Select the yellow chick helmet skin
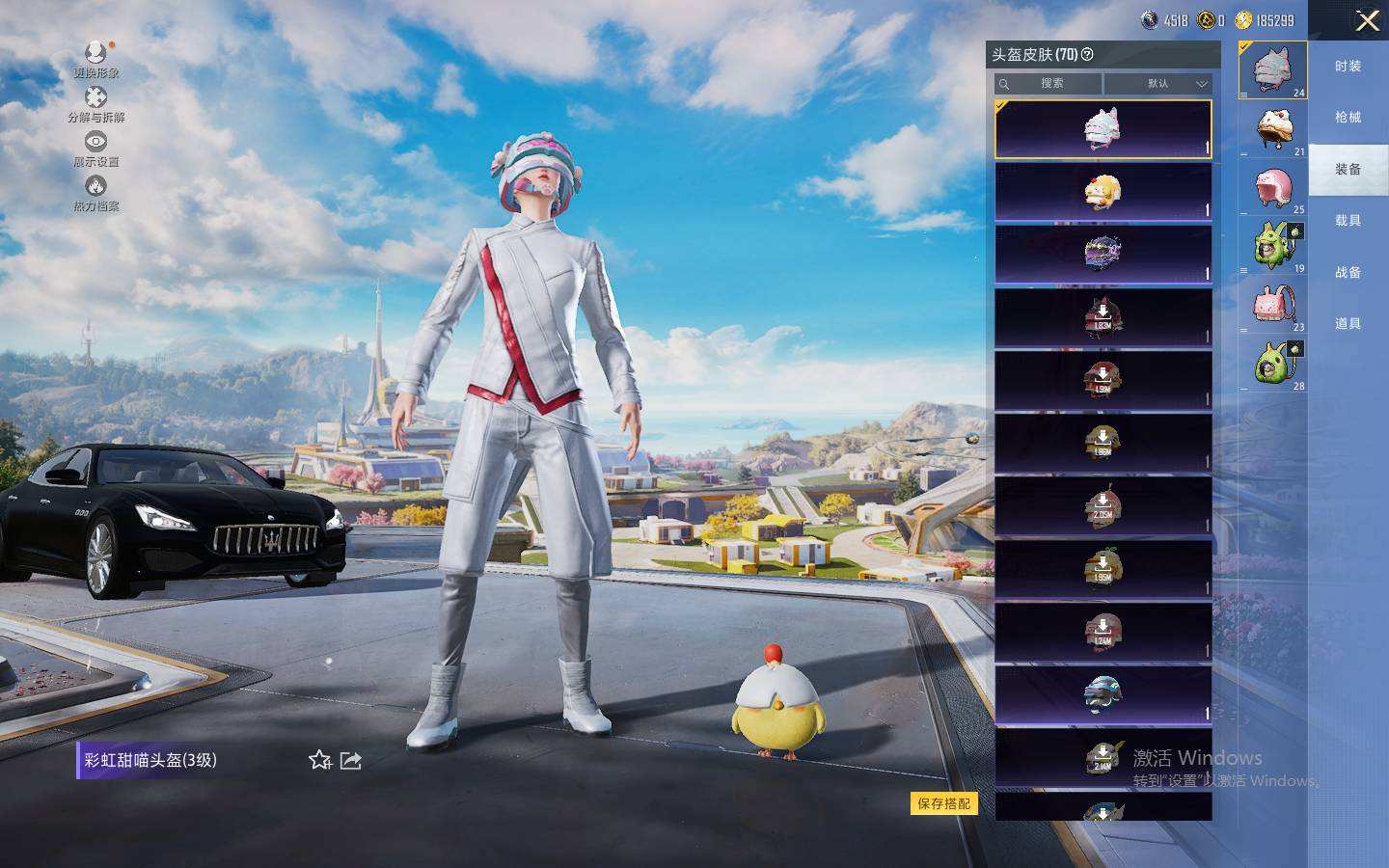The height and width of the screenshot is (868, 1389). pyautogui.click(x=1103, y=192)
